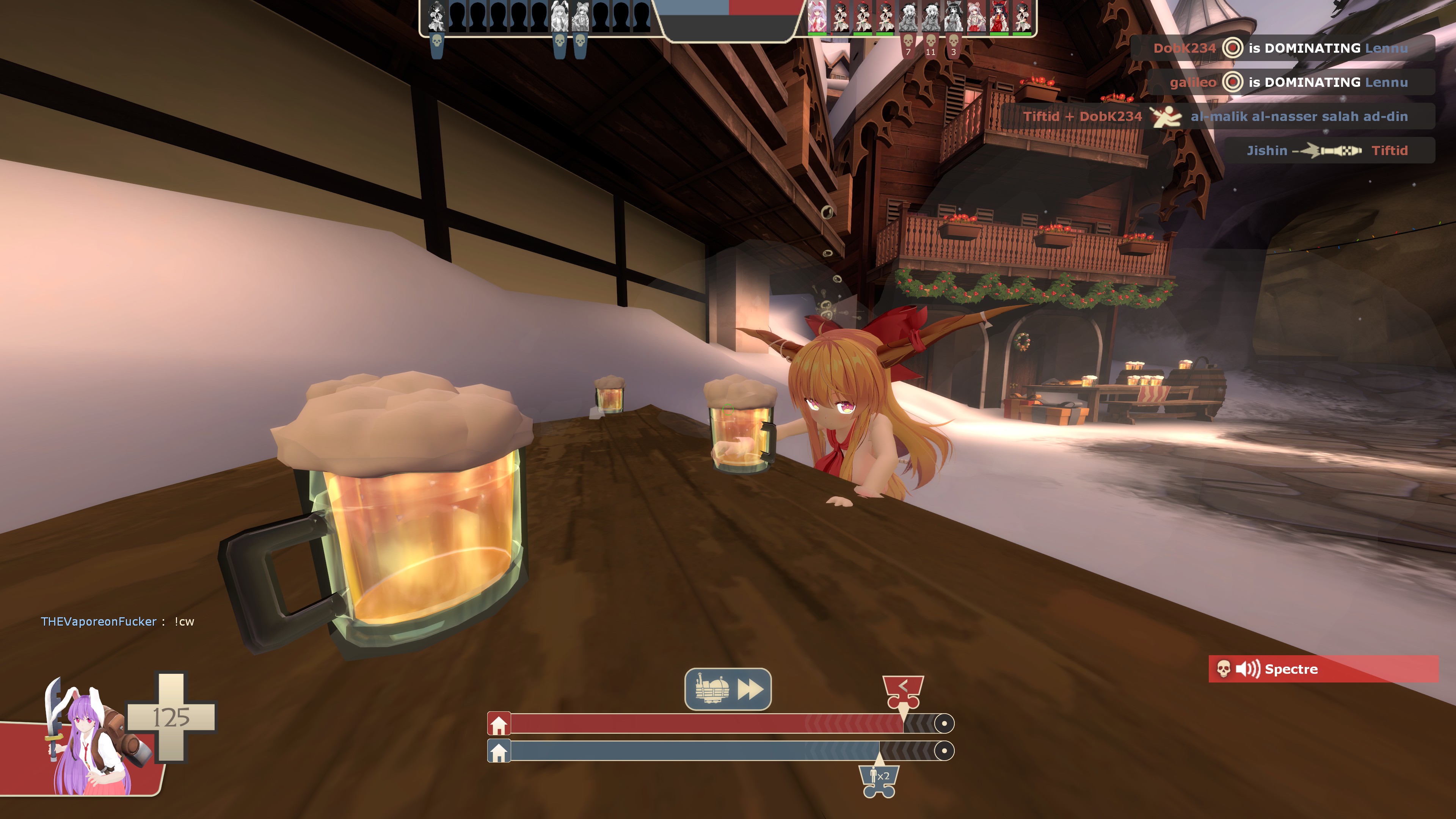Click the Spectre voice chat indicator
This screenshot has width=1456, height=819.
[x=1323, y=669]
